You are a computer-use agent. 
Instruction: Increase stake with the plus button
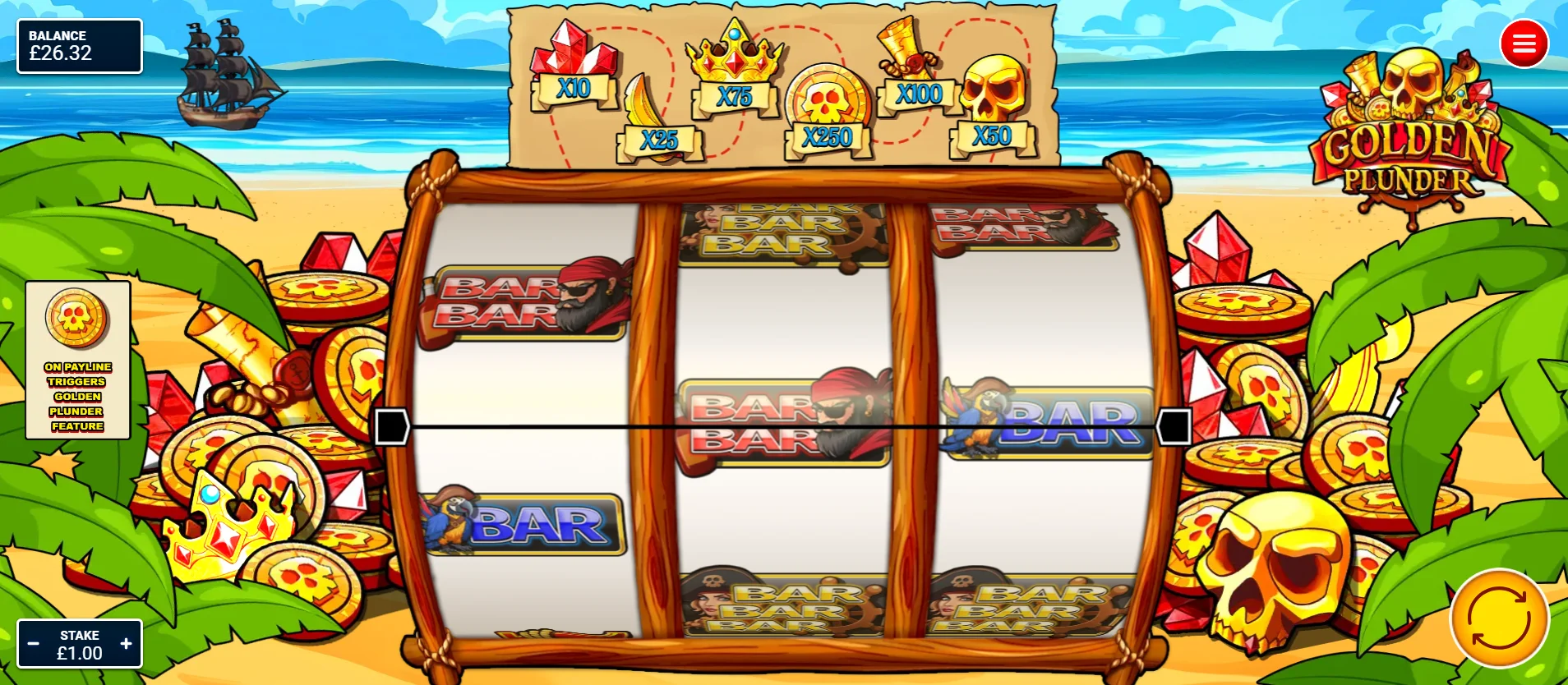click(125, 643)
